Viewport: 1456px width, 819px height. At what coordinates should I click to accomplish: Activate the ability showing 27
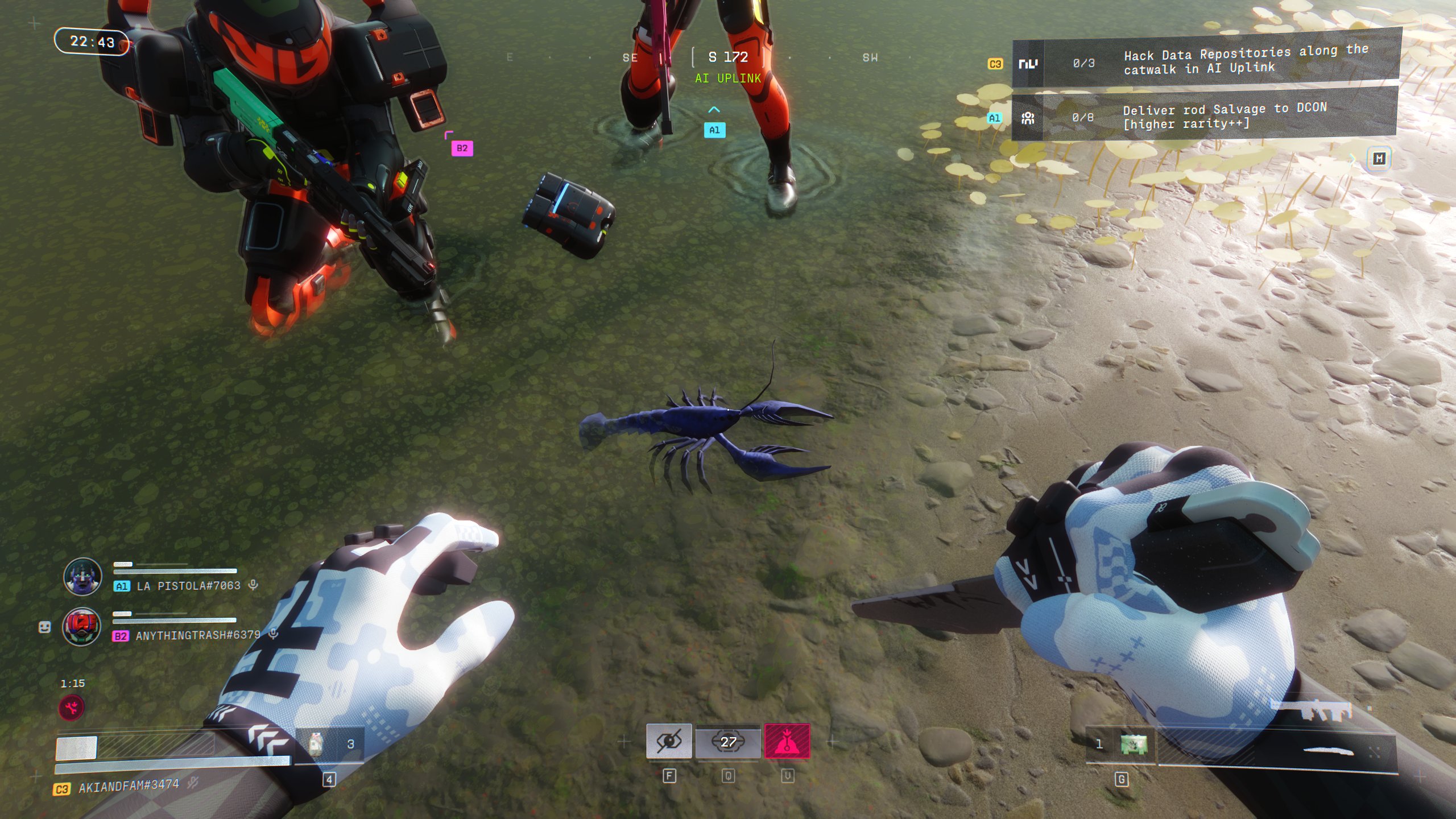728,741
